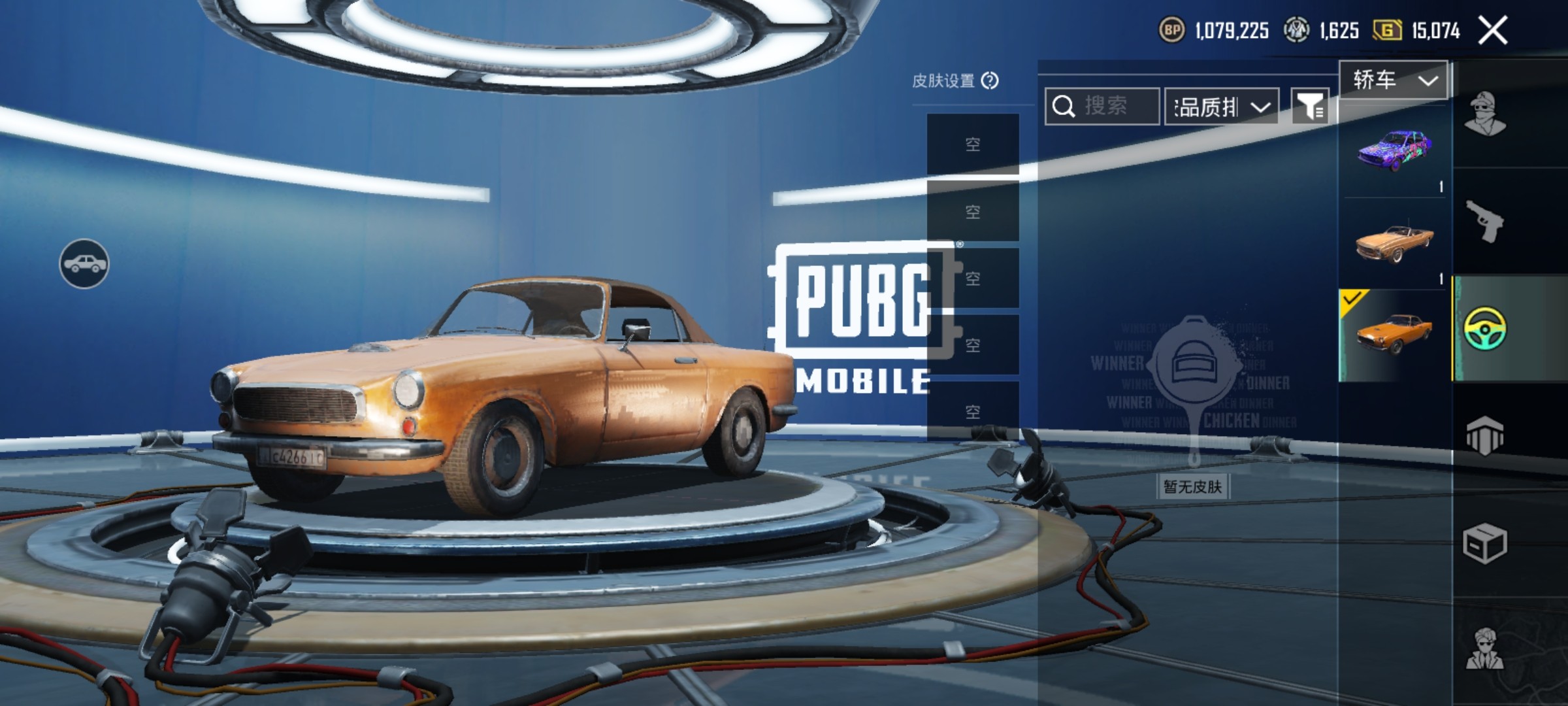The width and height of the screenshot is (1568, 706).
Task: Open the 轿车 vehicle type dropdown
Action: point(1394,80)
